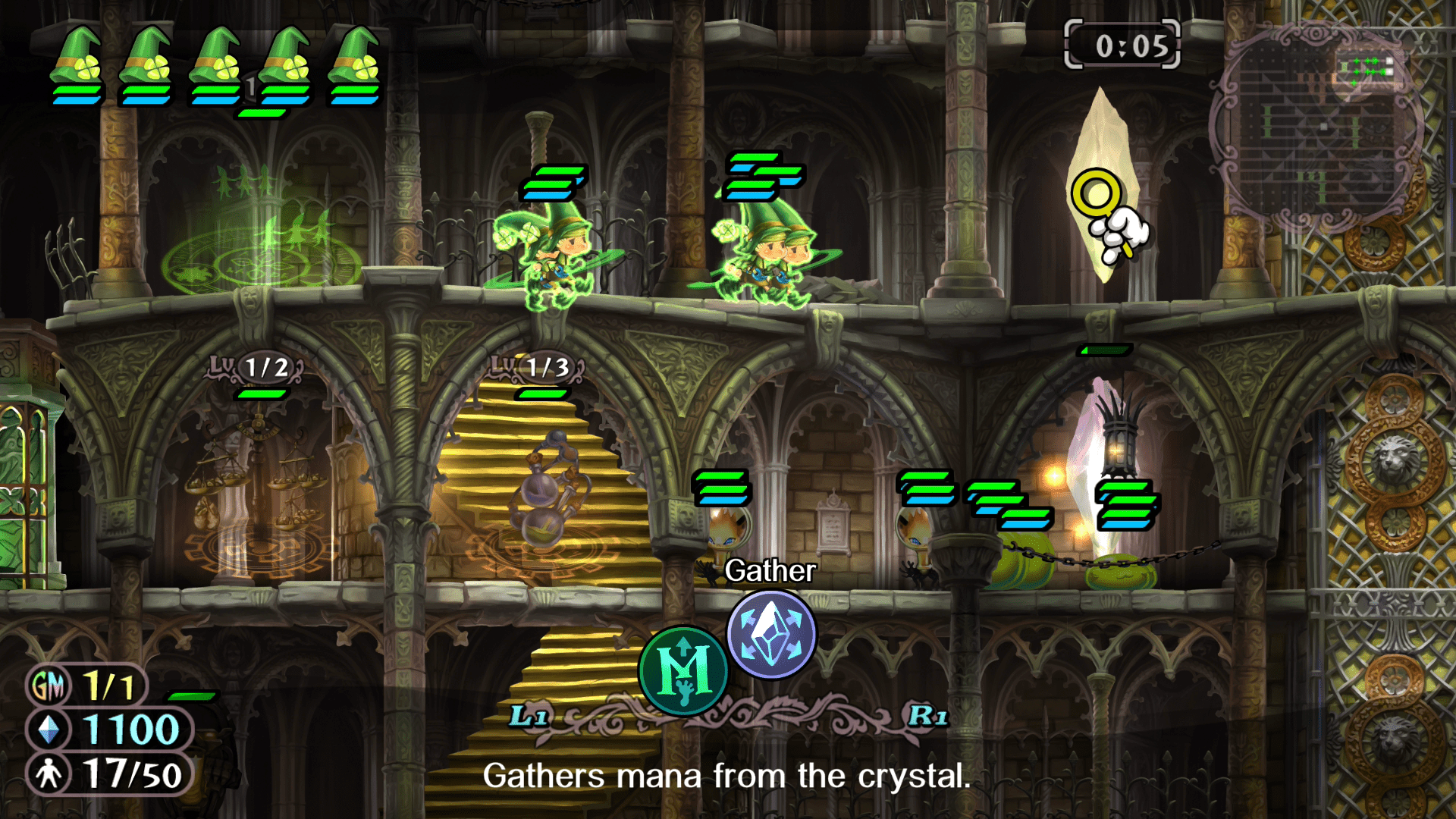The image size is (1456, 819).
Task: Choose the green M command icon
Action: click(x=683, y=670)
